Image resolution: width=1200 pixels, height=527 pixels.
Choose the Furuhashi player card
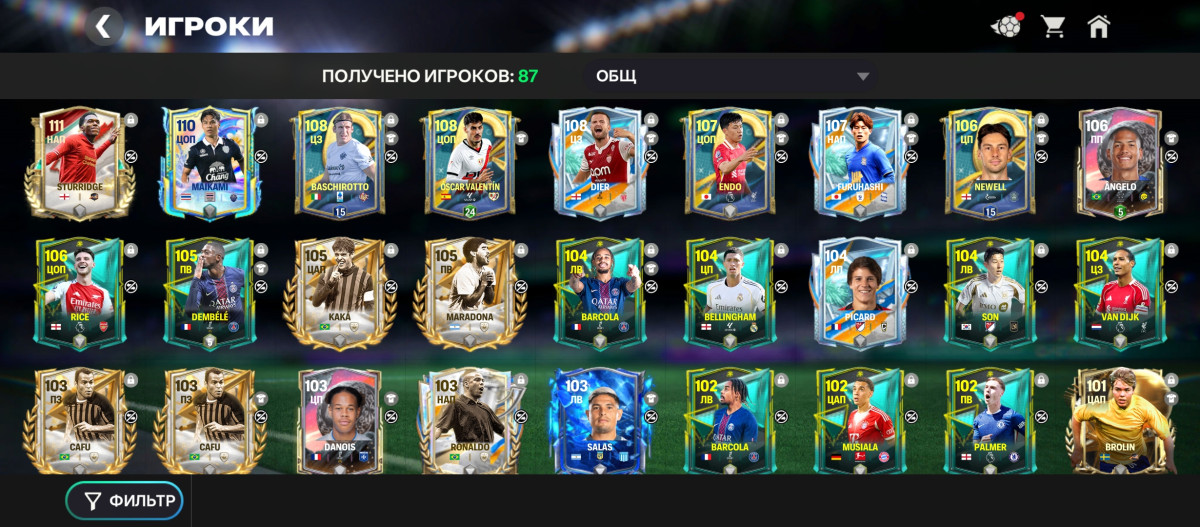(x=859, y=163)
